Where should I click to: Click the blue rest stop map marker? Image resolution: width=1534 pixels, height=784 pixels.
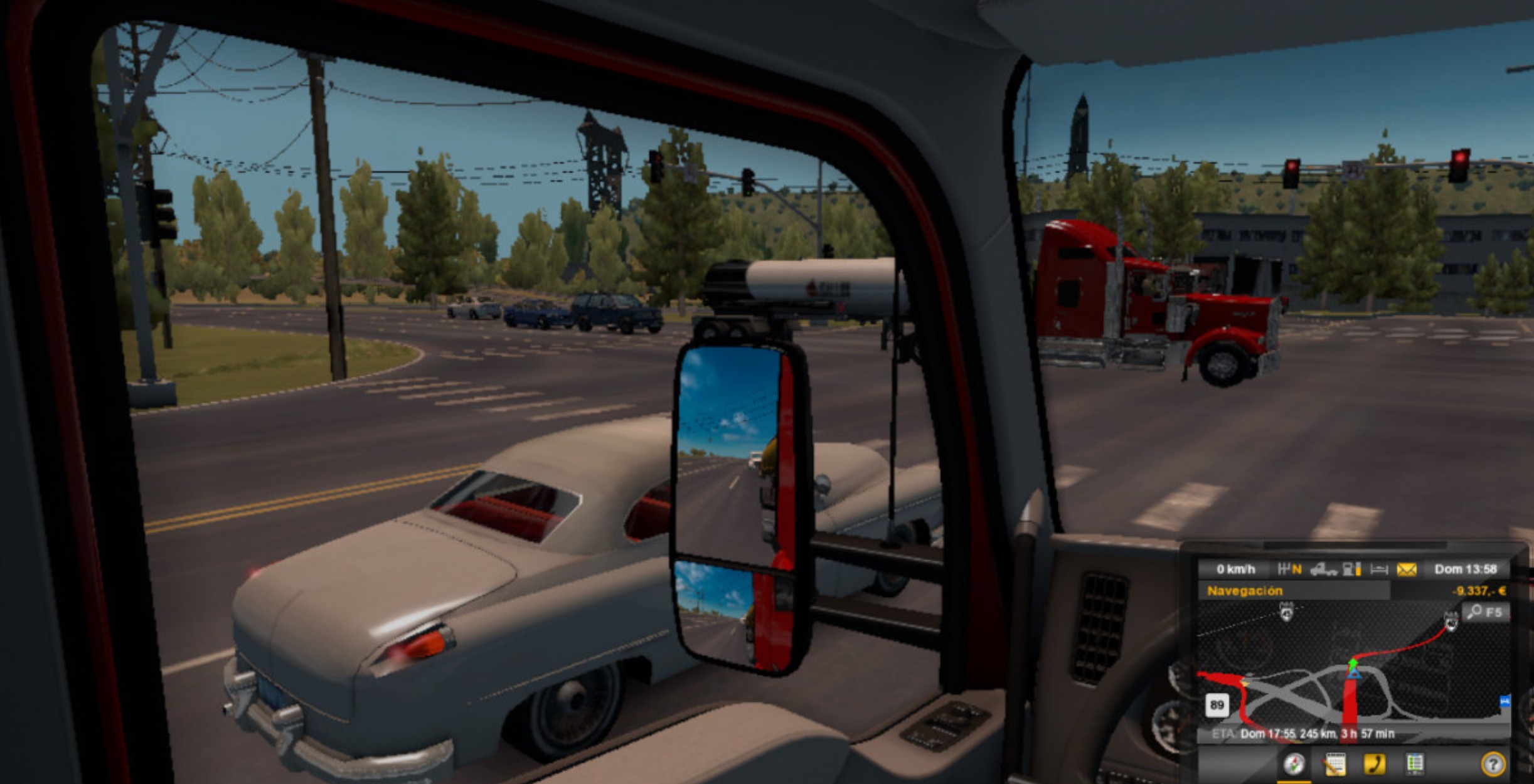tap(1505, 701)
